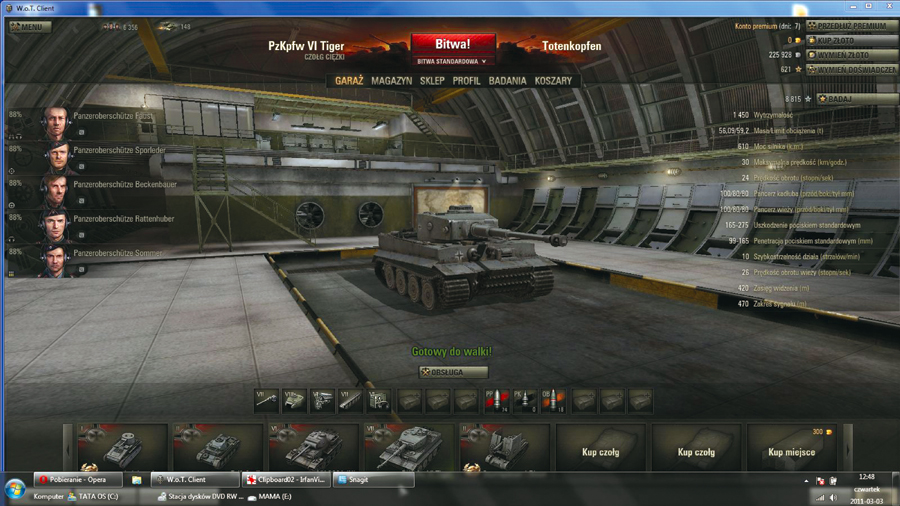Open the Wymień Doświadczenie experience exchange
The image size is (900, 506).
pos(851,70)
